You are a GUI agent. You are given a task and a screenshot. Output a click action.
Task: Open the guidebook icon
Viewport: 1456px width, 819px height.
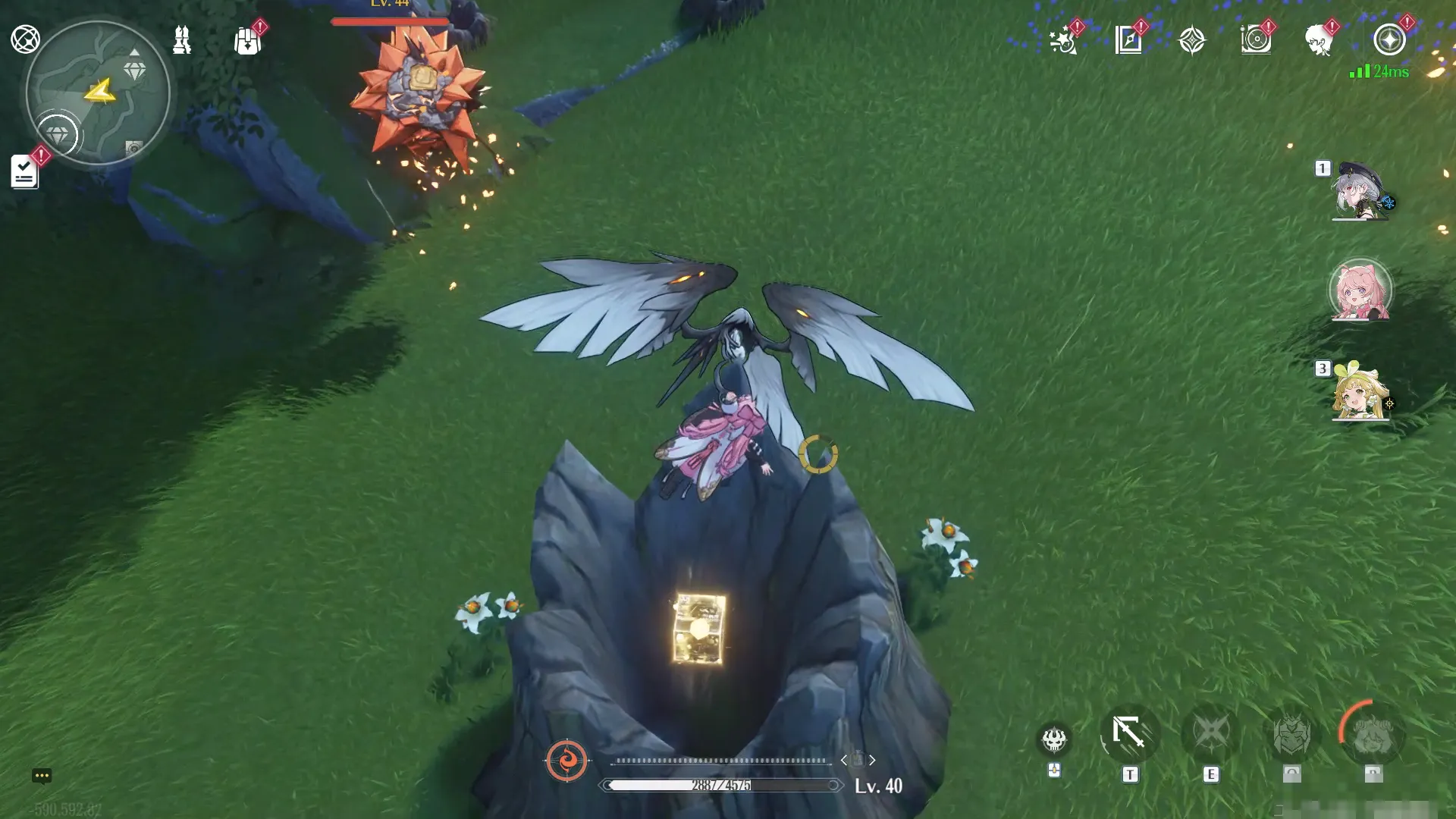tap(1128, 39)
